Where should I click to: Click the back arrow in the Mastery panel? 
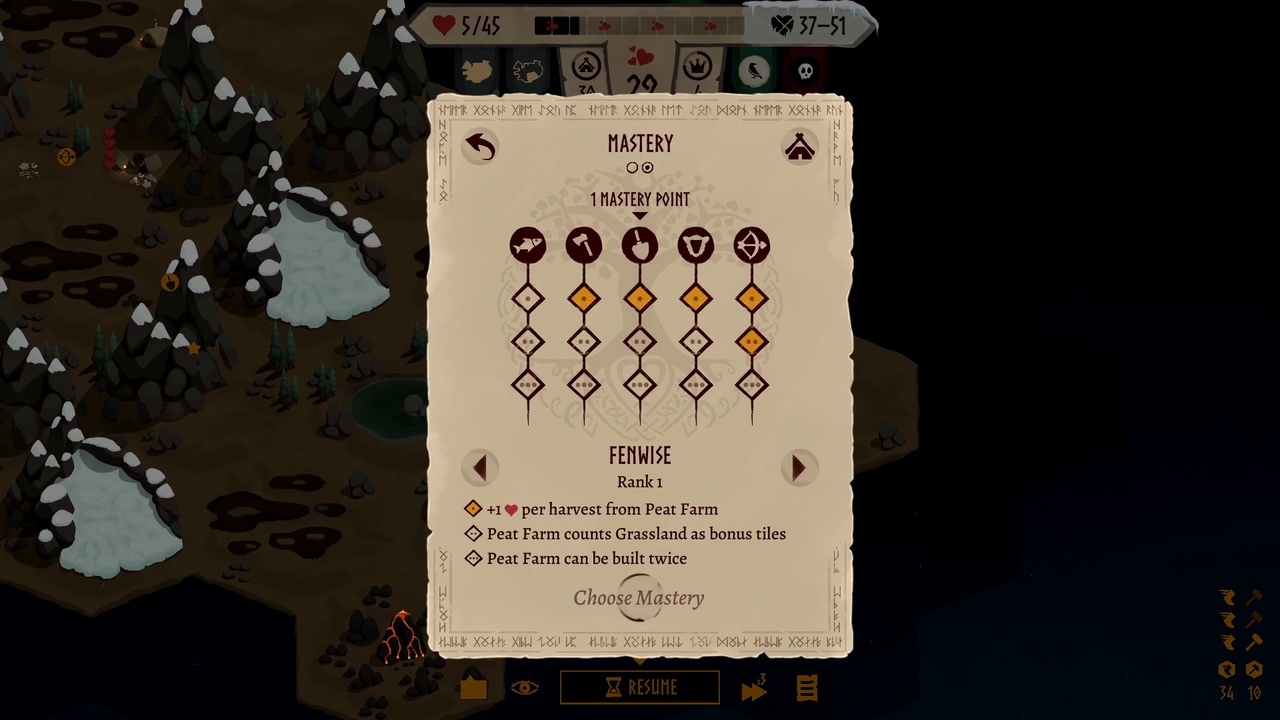tap(480, 146)
